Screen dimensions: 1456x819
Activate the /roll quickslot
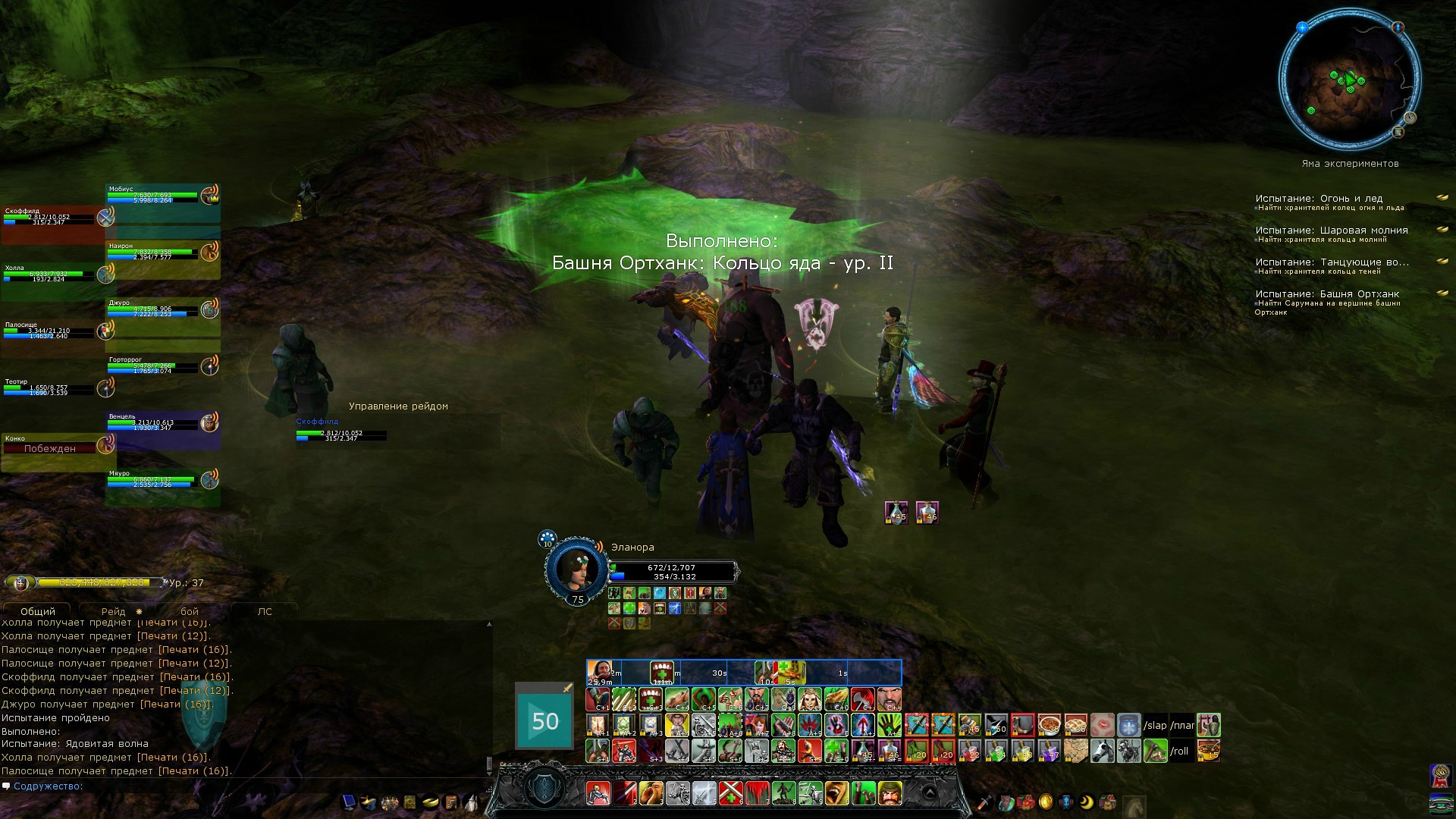(1179, 752)
